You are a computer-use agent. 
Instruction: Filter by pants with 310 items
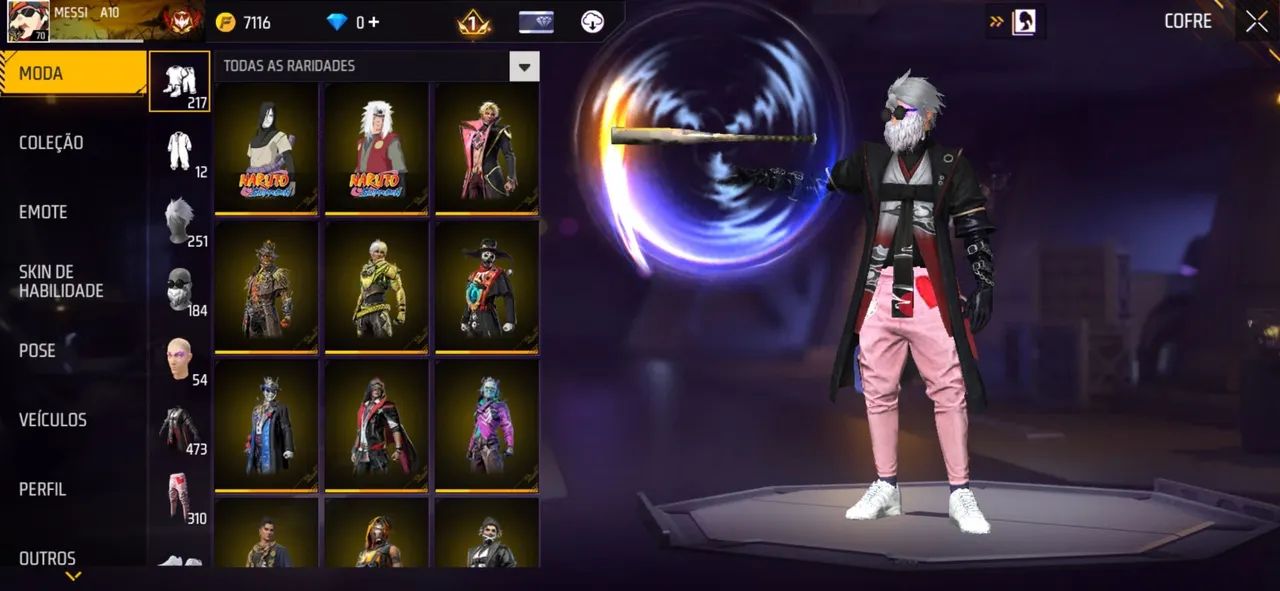[179, 497]
